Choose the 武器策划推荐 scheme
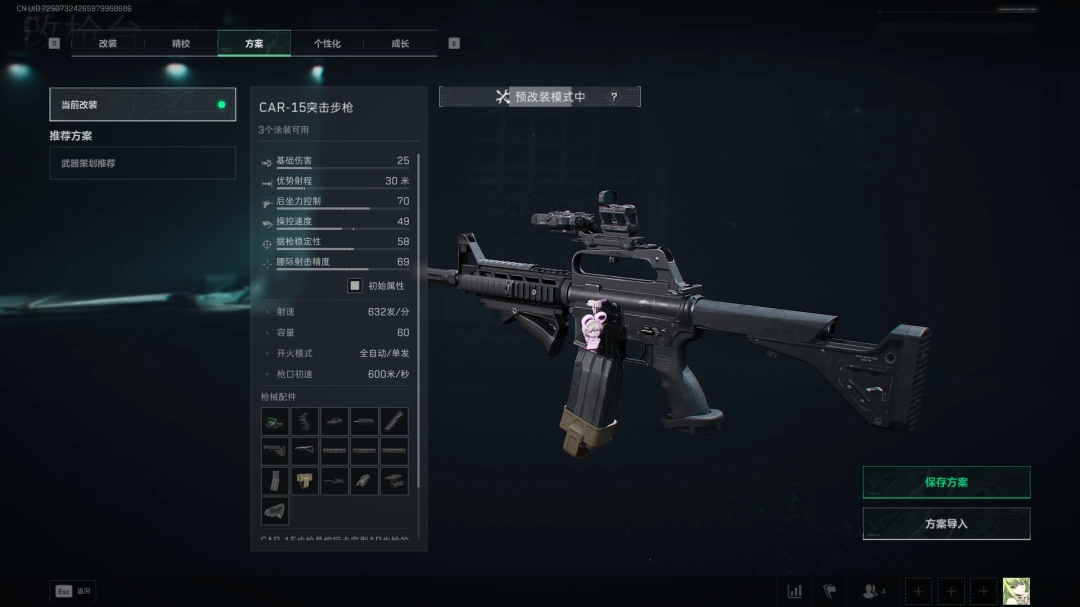This screenshot has height=607, width=1080. tap(142, 163)
